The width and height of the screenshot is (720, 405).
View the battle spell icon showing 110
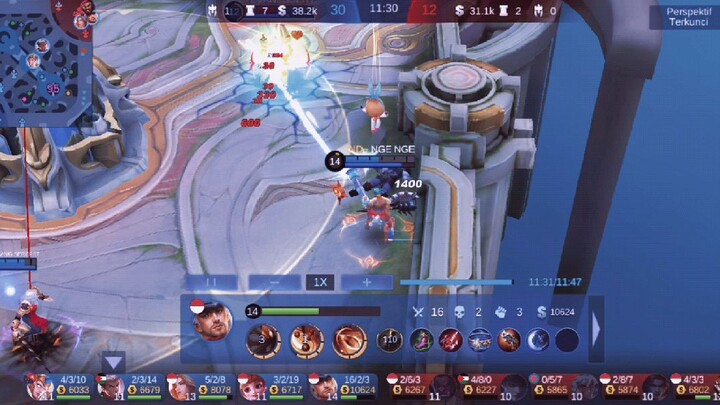tap(389, 341)
